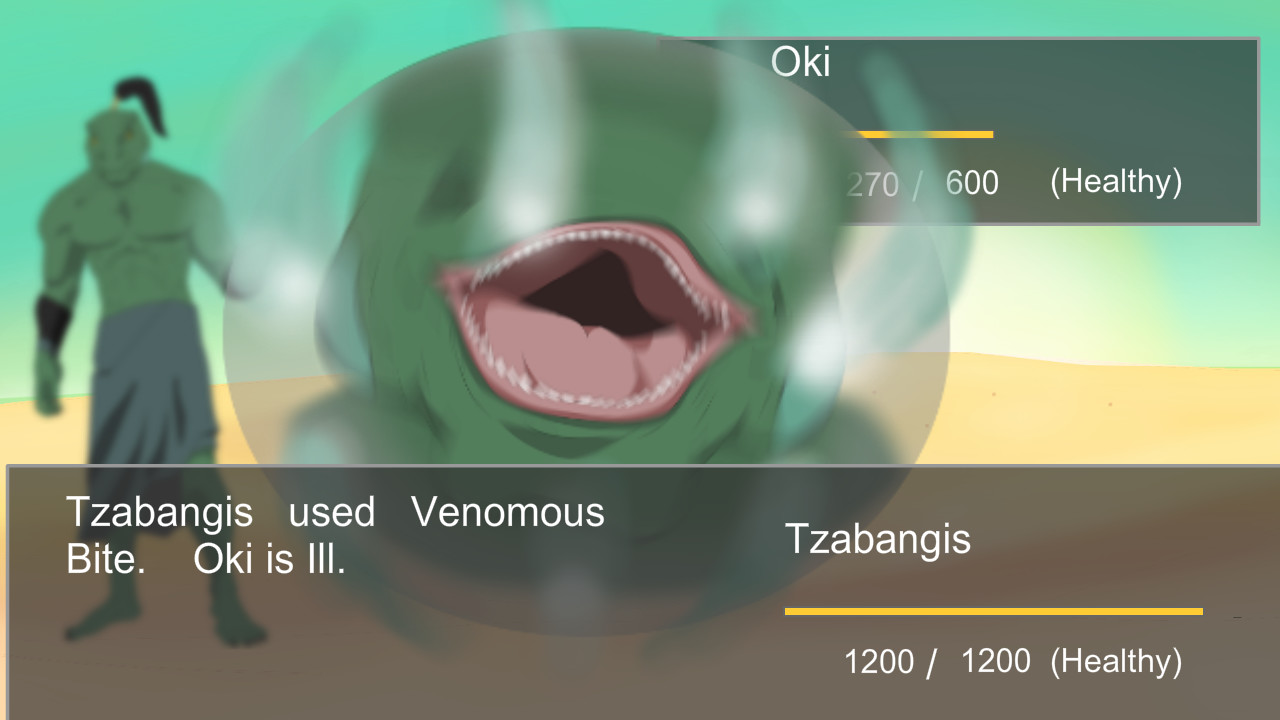This screenshot has height=720, width=1280.
Task: Click the 270 / 600 HP counter
Action: click(x=922, y=183)
